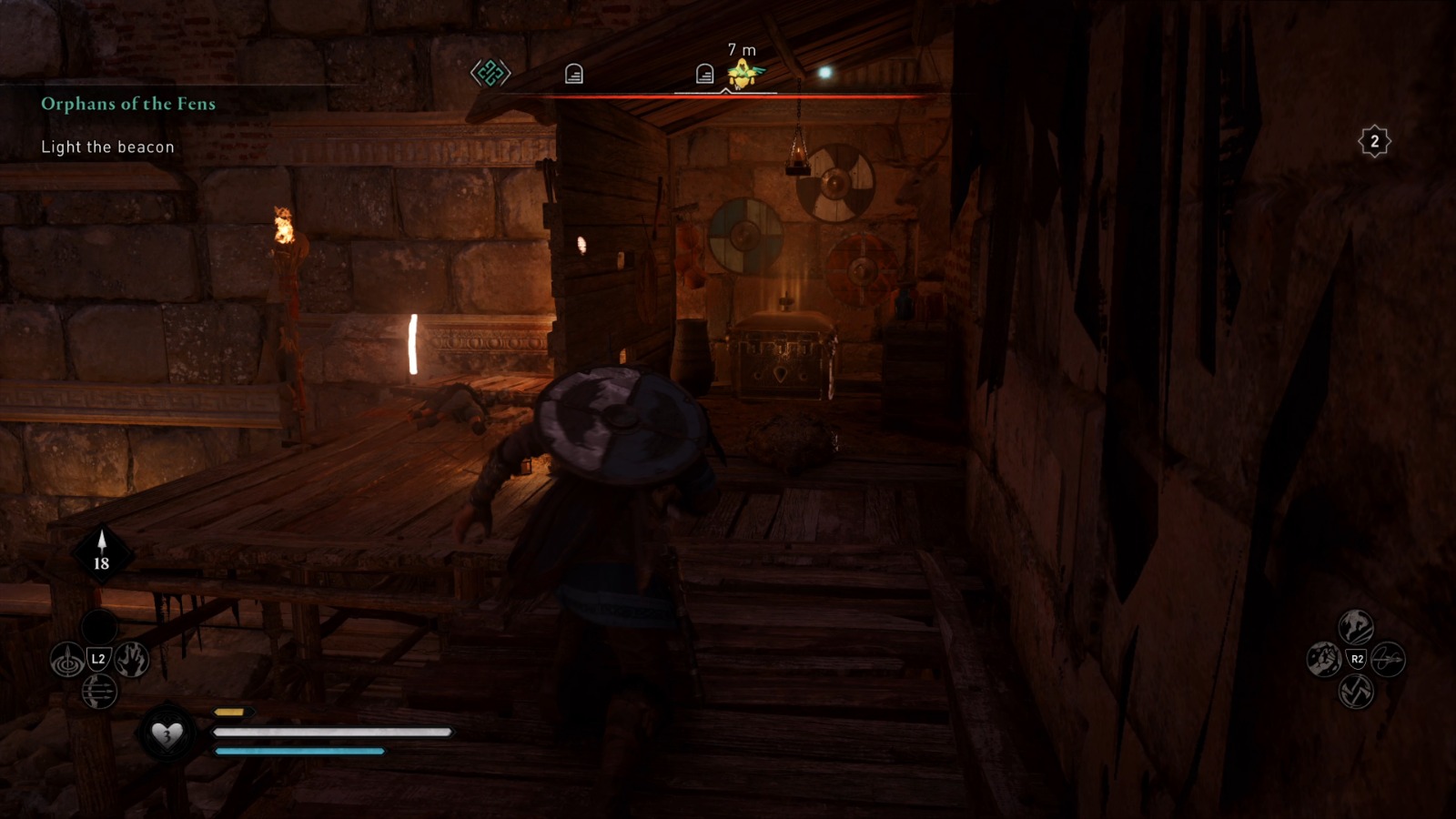The height and width of the screenshot is (819, 1456).
Task: Click the fist melee attack icon left of R2
Action: pos(1324,660)
